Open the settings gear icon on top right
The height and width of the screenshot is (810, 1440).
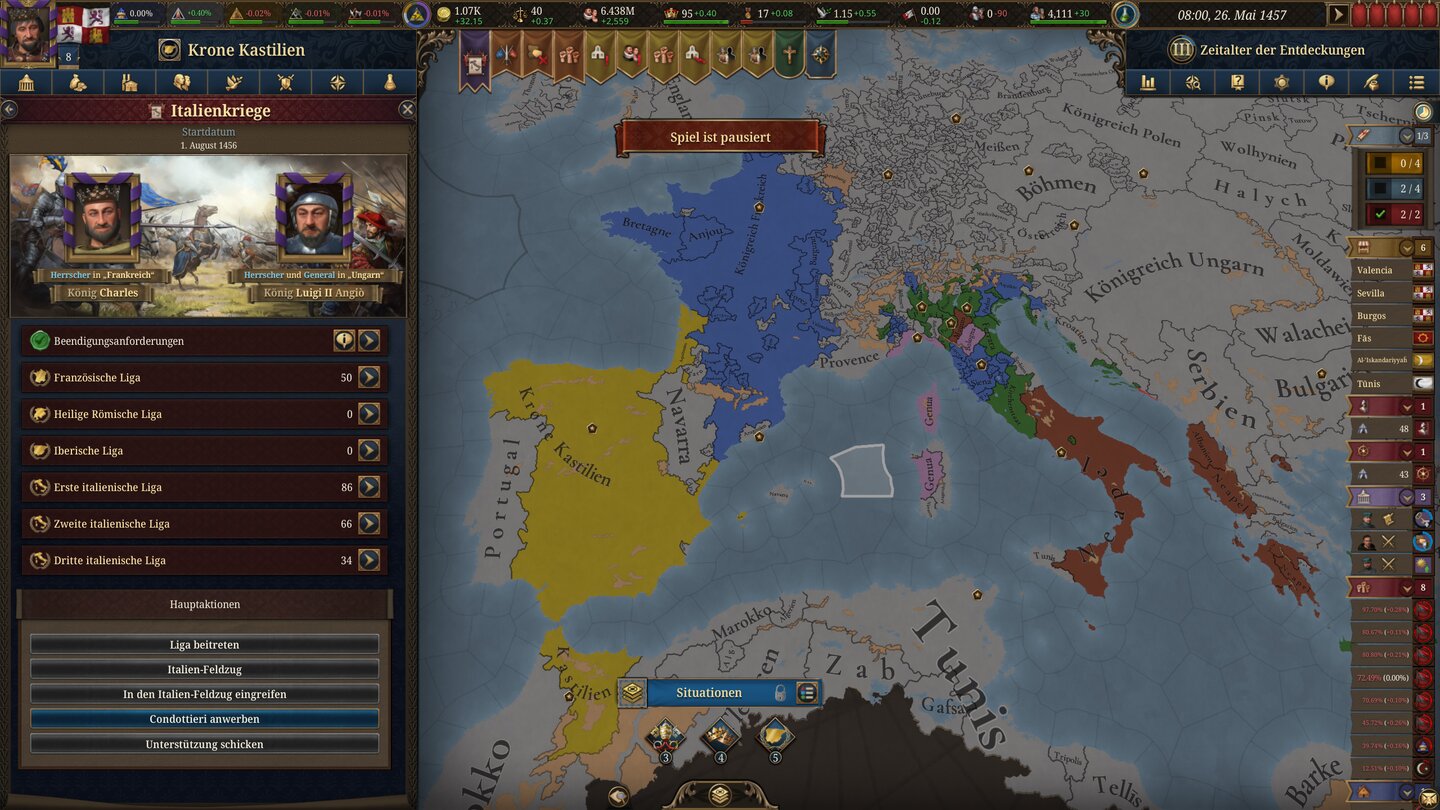1281,82
